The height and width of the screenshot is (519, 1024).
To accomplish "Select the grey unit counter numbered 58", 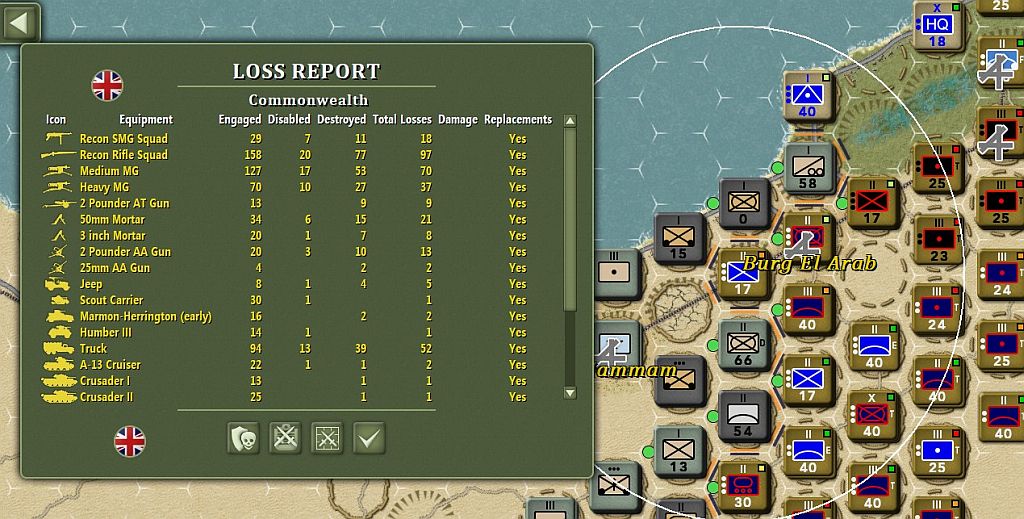I will pos(807,166).
